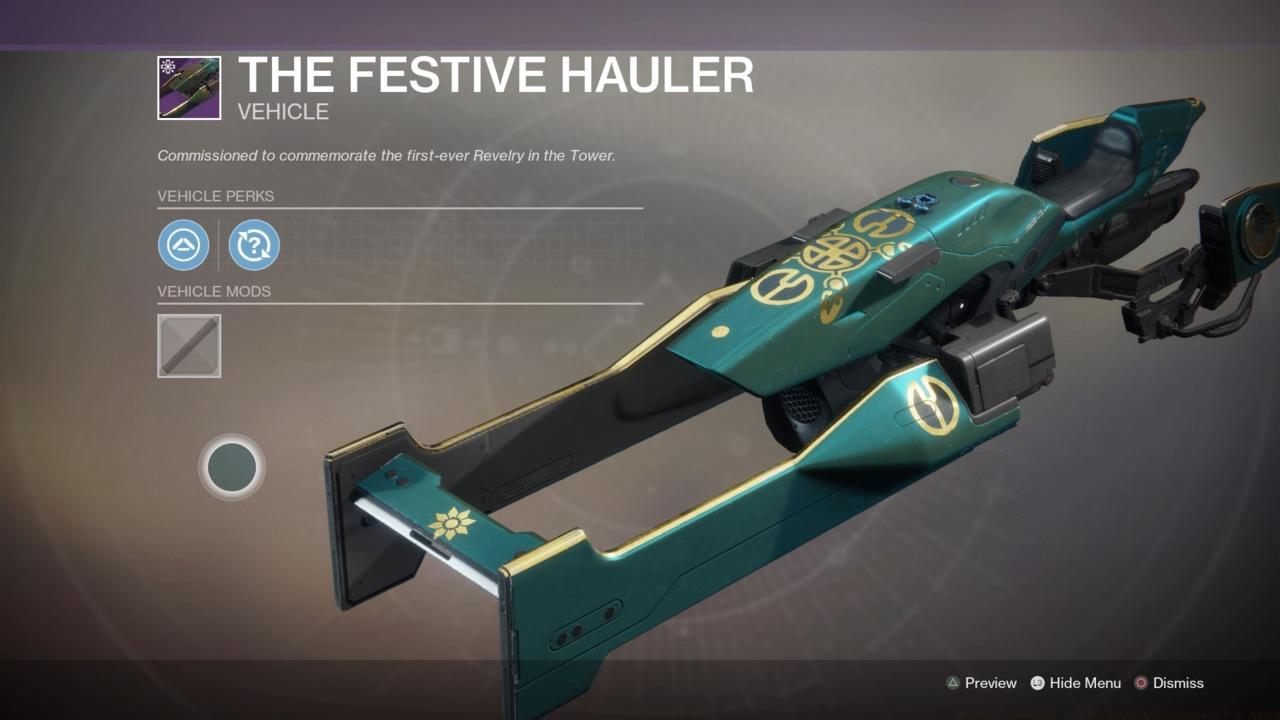This screenshot has height=720, width=1280.
Task: Click the circular-arrows question mark perk
Action: (254, 245)
